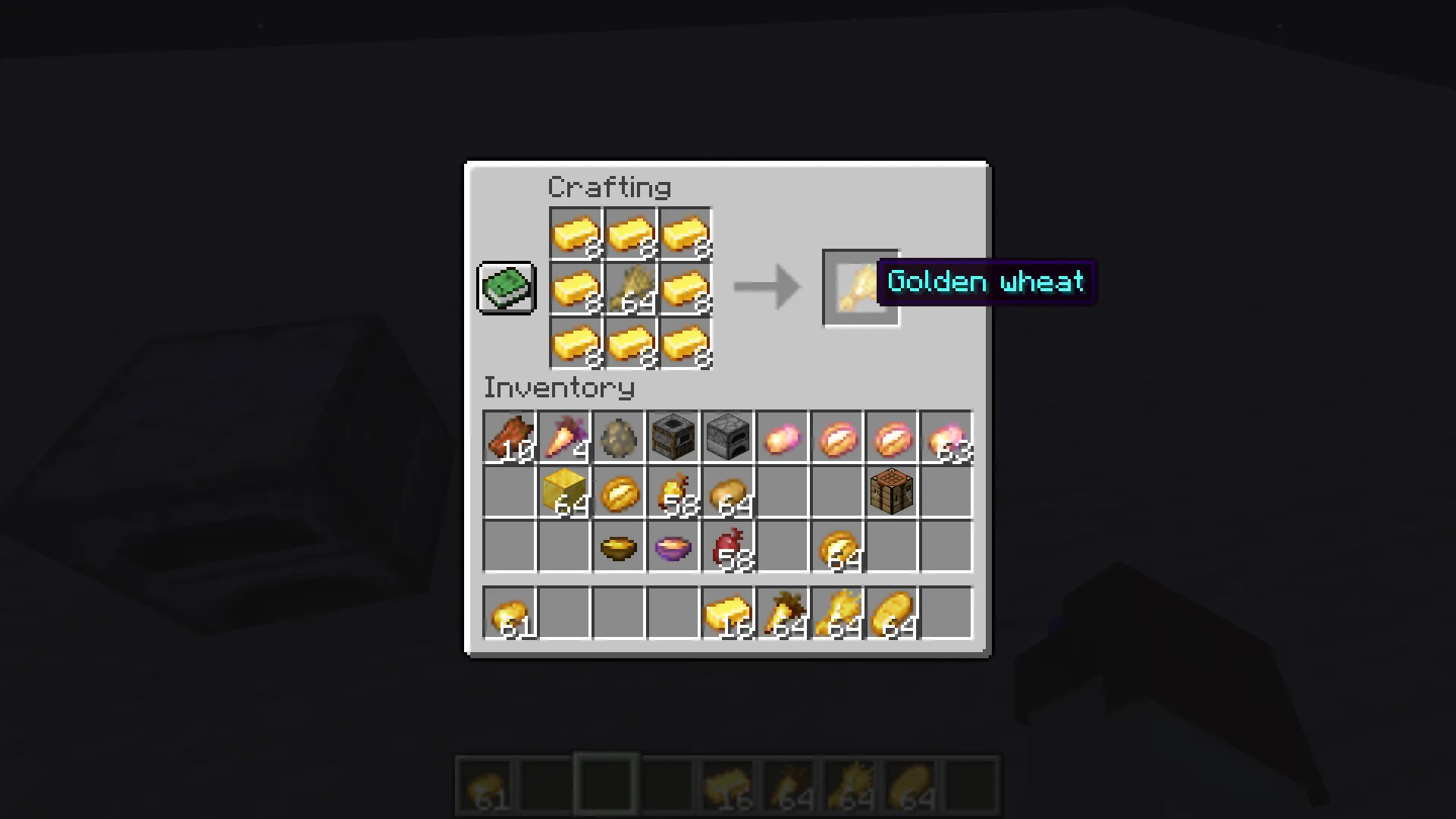This screenshot has height=819, width=1456.
Task: Select the raw porkchop stack of 10
Action: (x=510, y=438)
